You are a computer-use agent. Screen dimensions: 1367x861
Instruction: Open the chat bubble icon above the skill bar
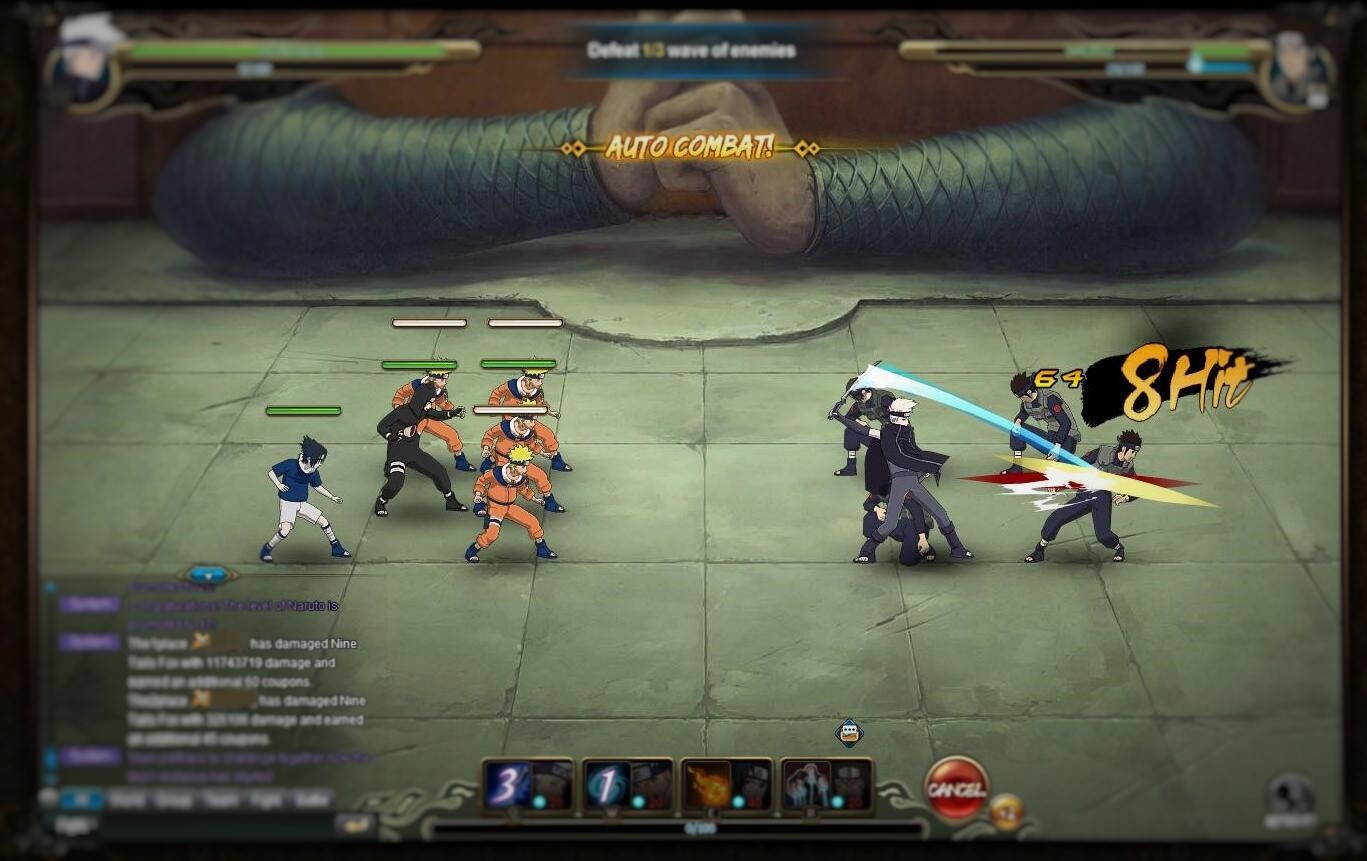(849, 733)
